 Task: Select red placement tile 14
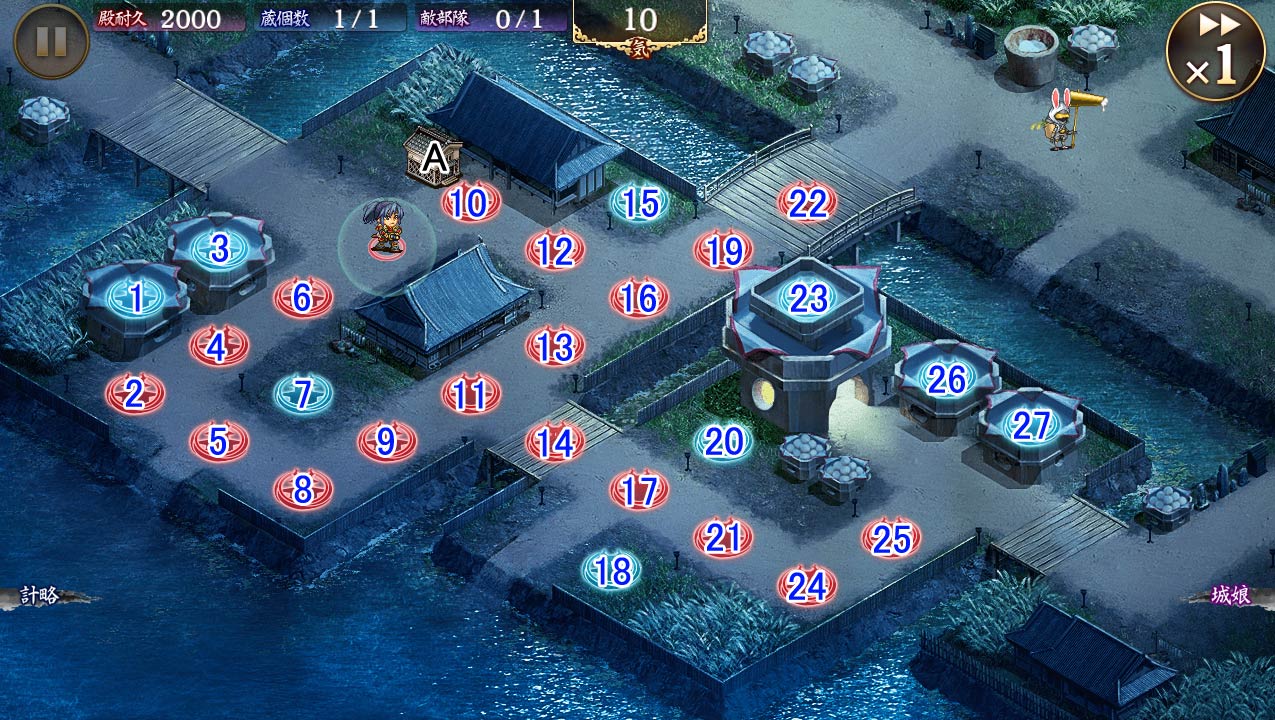pos(555,442)
